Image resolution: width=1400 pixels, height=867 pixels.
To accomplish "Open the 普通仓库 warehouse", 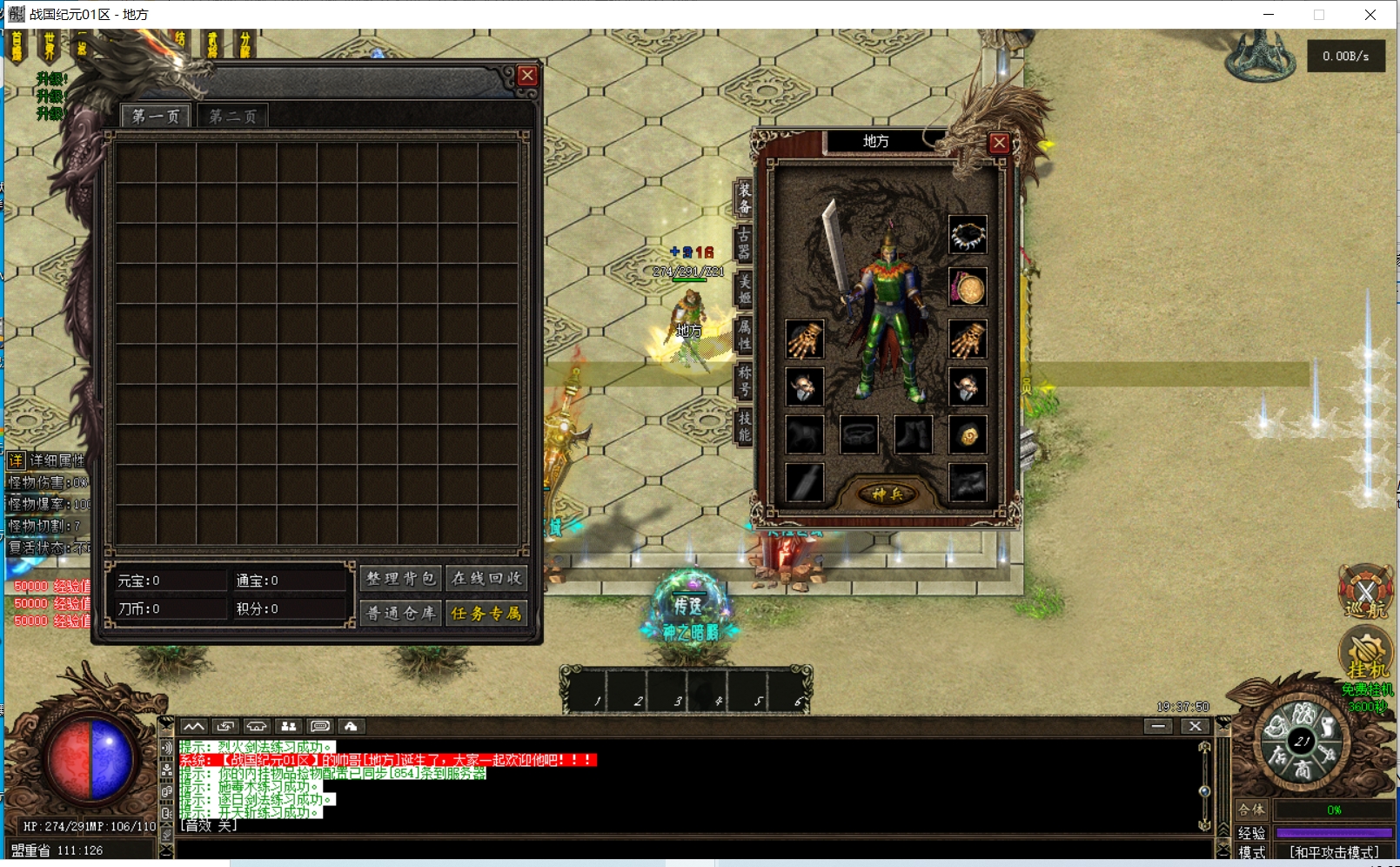I will coord(400,613).
